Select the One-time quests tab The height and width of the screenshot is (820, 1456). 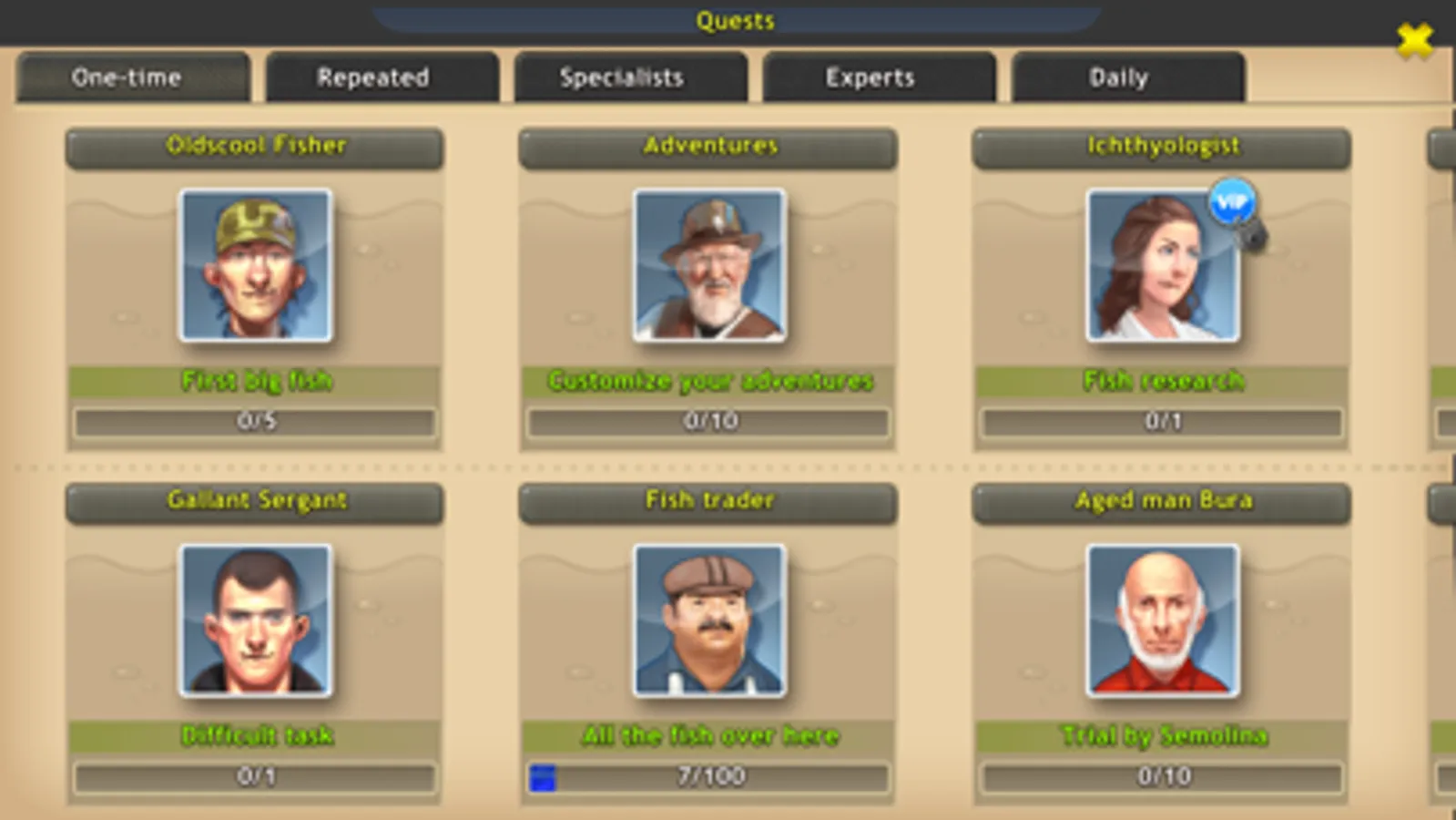click(x=127, y=77)
